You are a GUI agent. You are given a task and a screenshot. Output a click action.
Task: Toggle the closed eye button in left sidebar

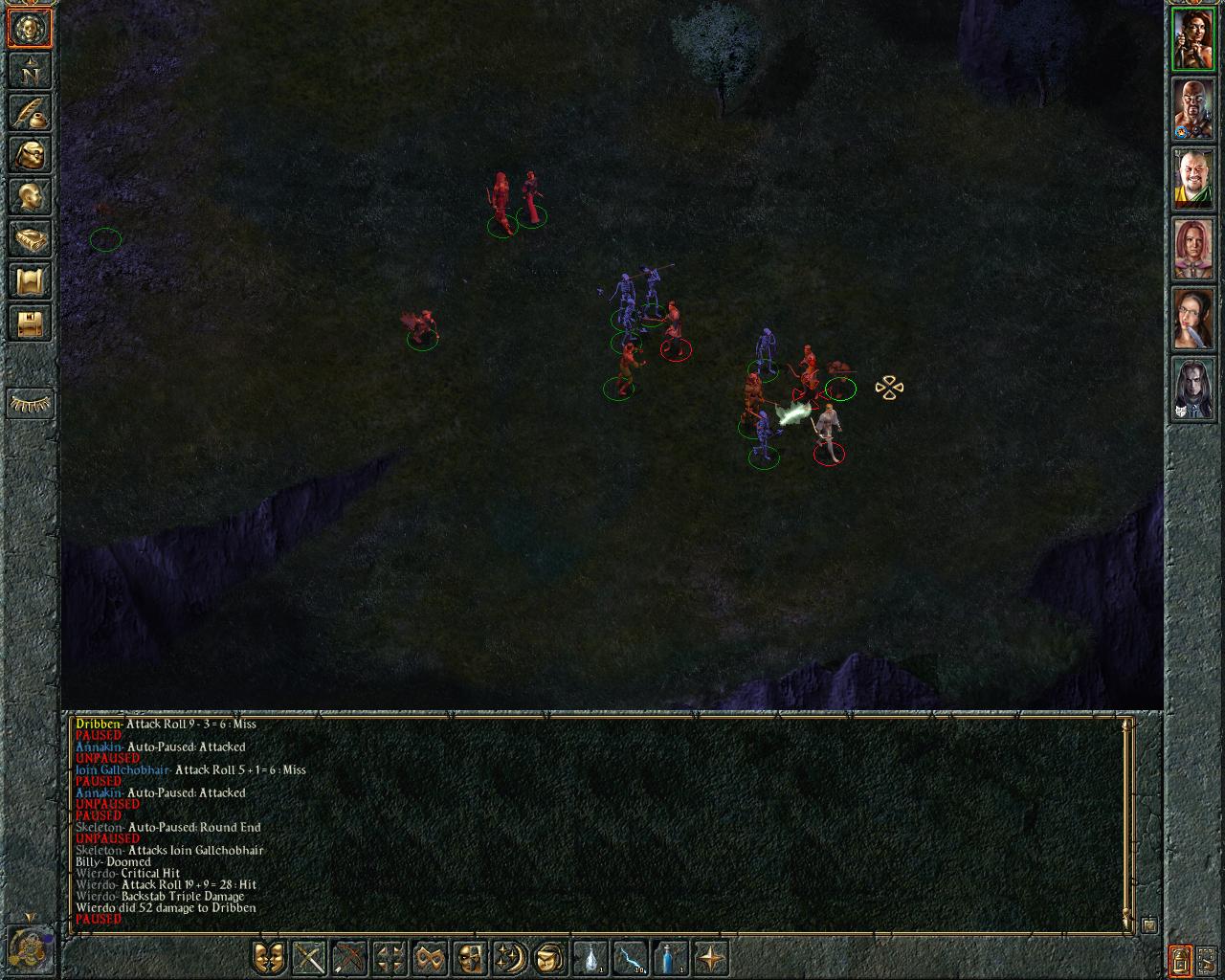pos(30,405)
